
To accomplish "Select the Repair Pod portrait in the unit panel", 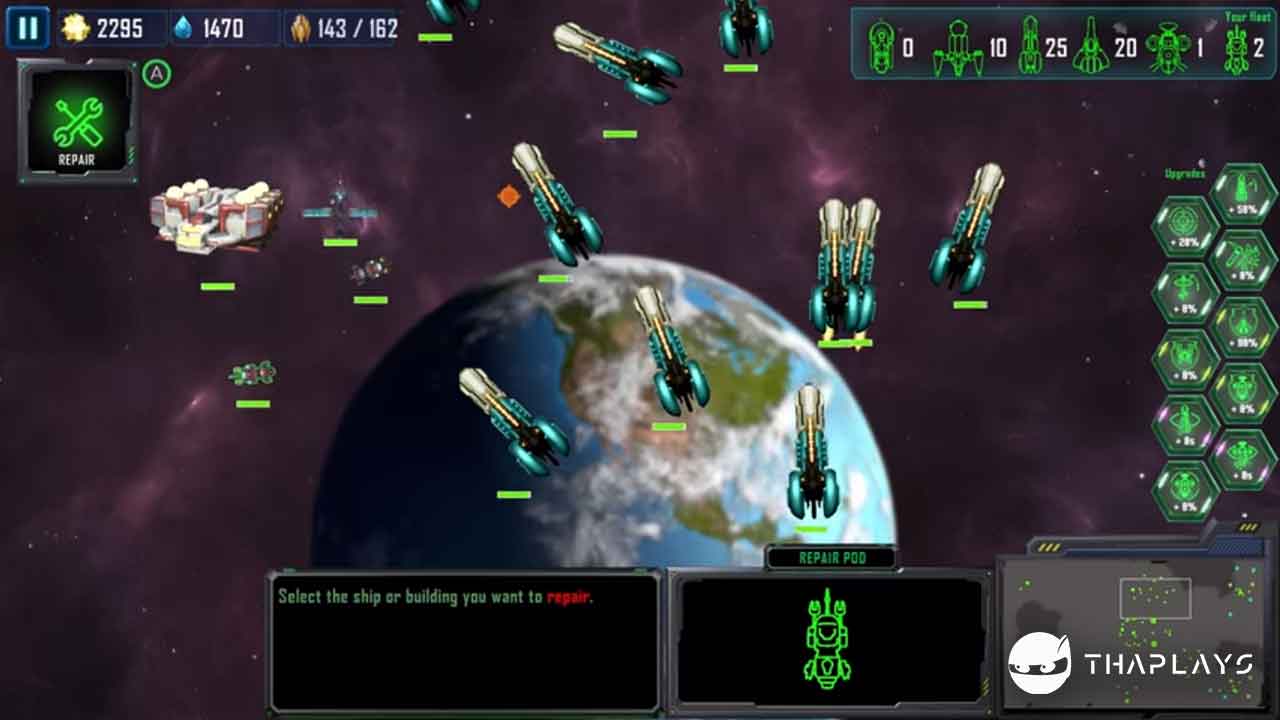I will coord(828,640).
